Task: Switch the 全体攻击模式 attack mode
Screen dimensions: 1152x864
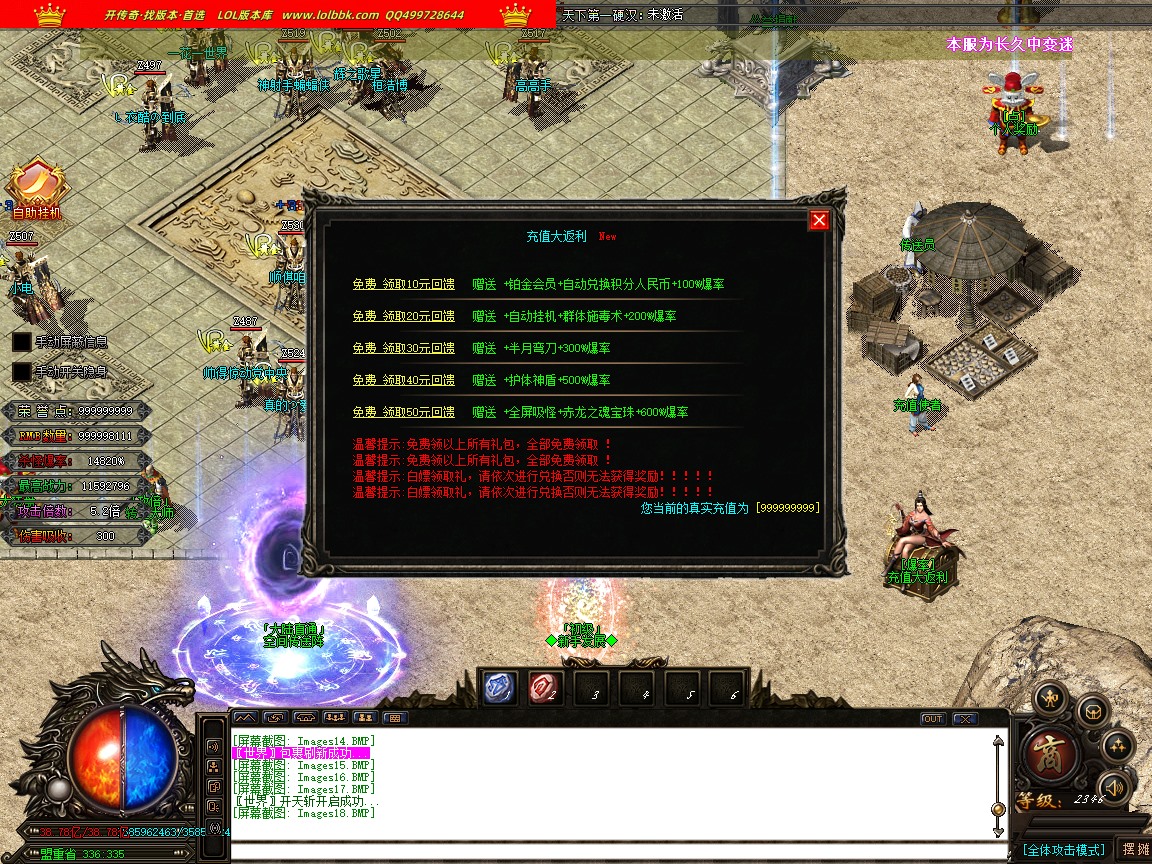Action: [x=1063, y=849]
